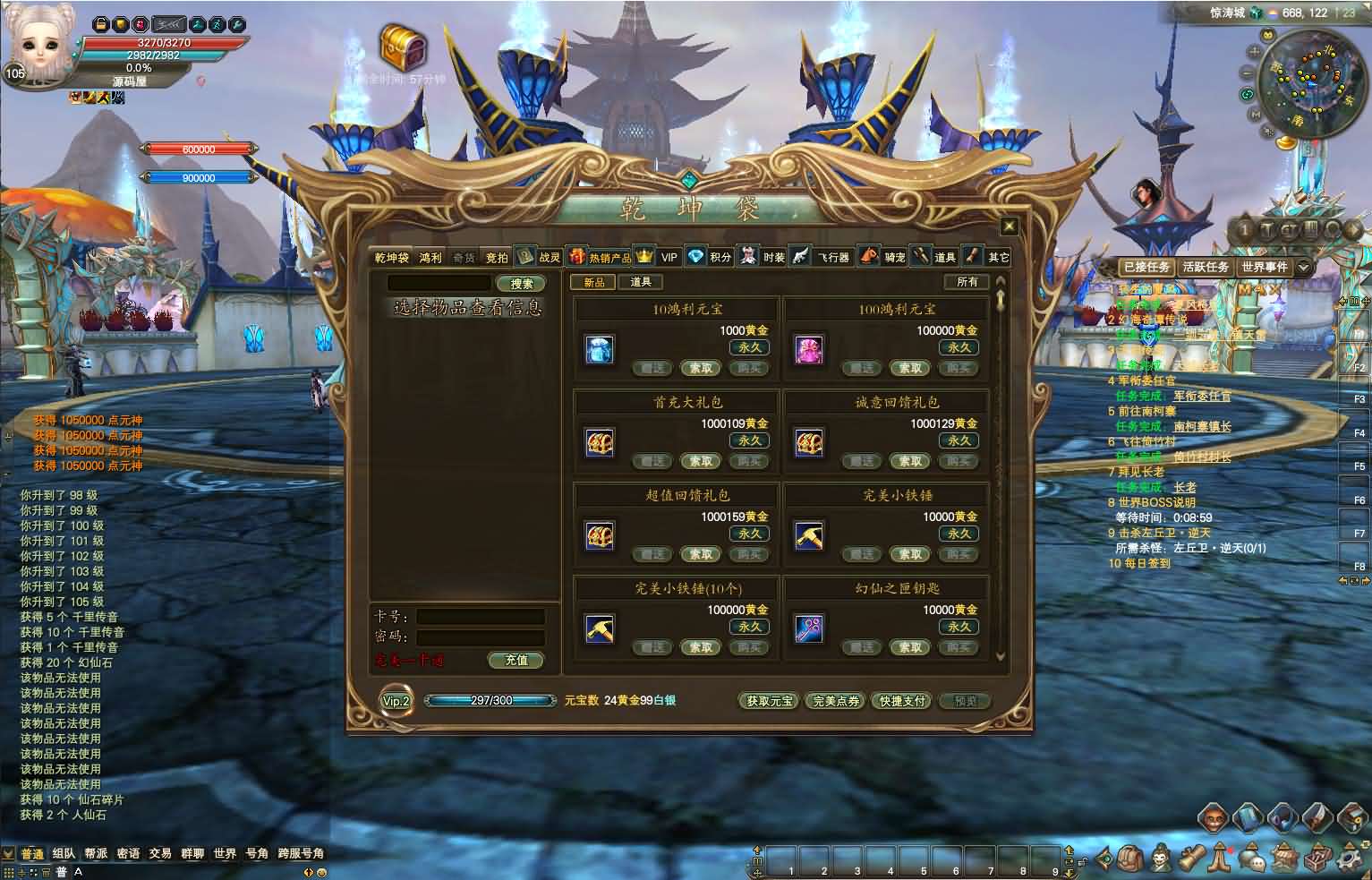Close the 乾坤袋 shop window
This screenshot has height=880, width=1372.
1009,226
